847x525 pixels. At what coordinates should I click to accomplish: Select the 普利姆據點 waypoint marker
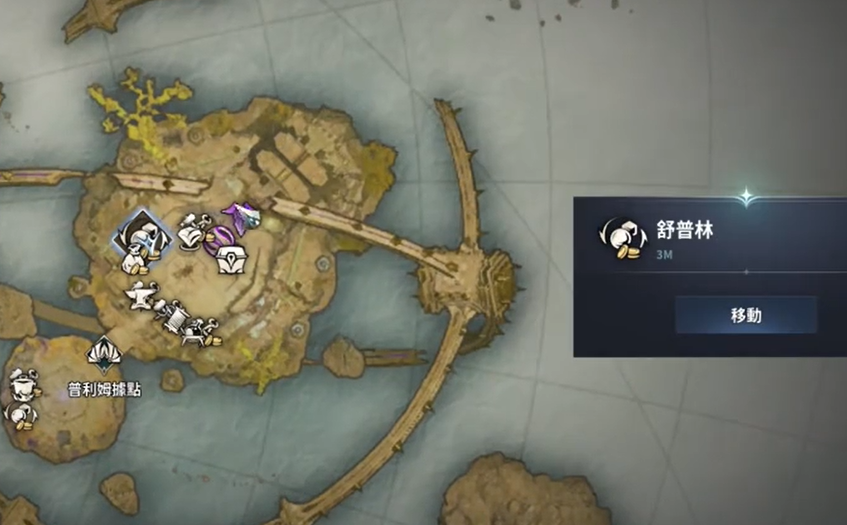click(x=104, y=353)
